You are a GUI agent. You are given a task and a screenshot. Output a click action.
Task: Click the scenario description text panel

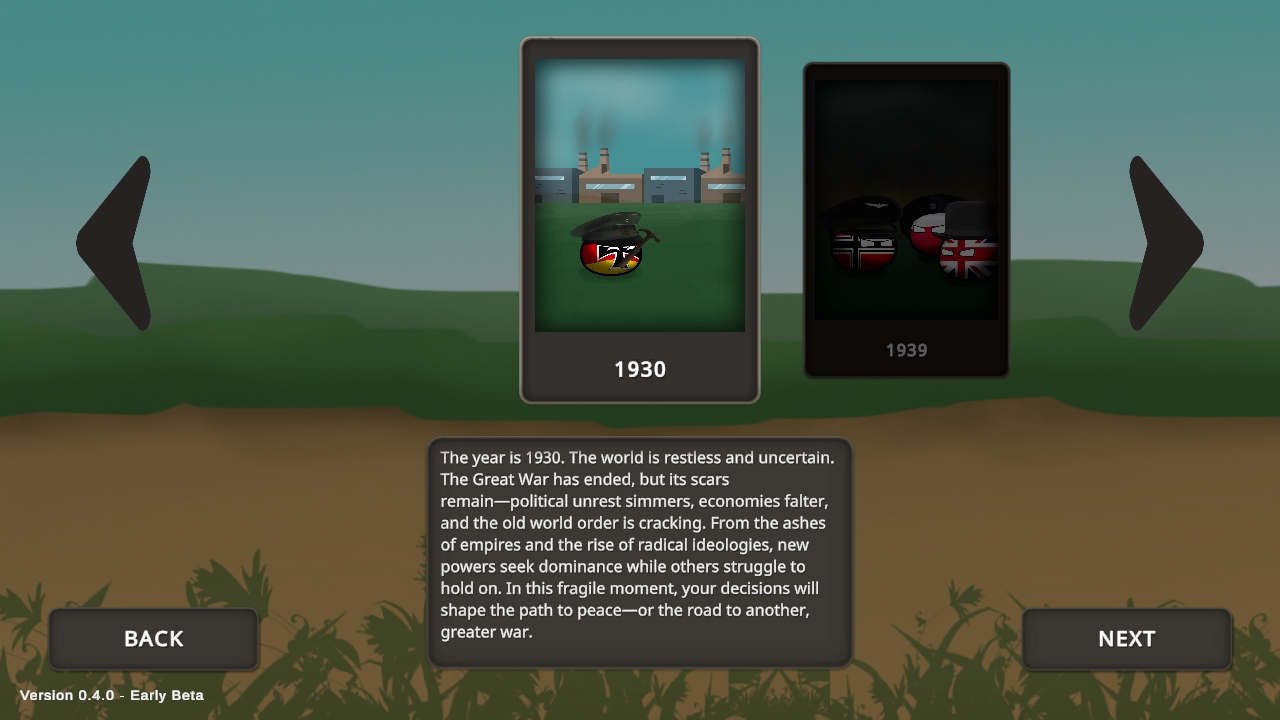tap(638, 550)
